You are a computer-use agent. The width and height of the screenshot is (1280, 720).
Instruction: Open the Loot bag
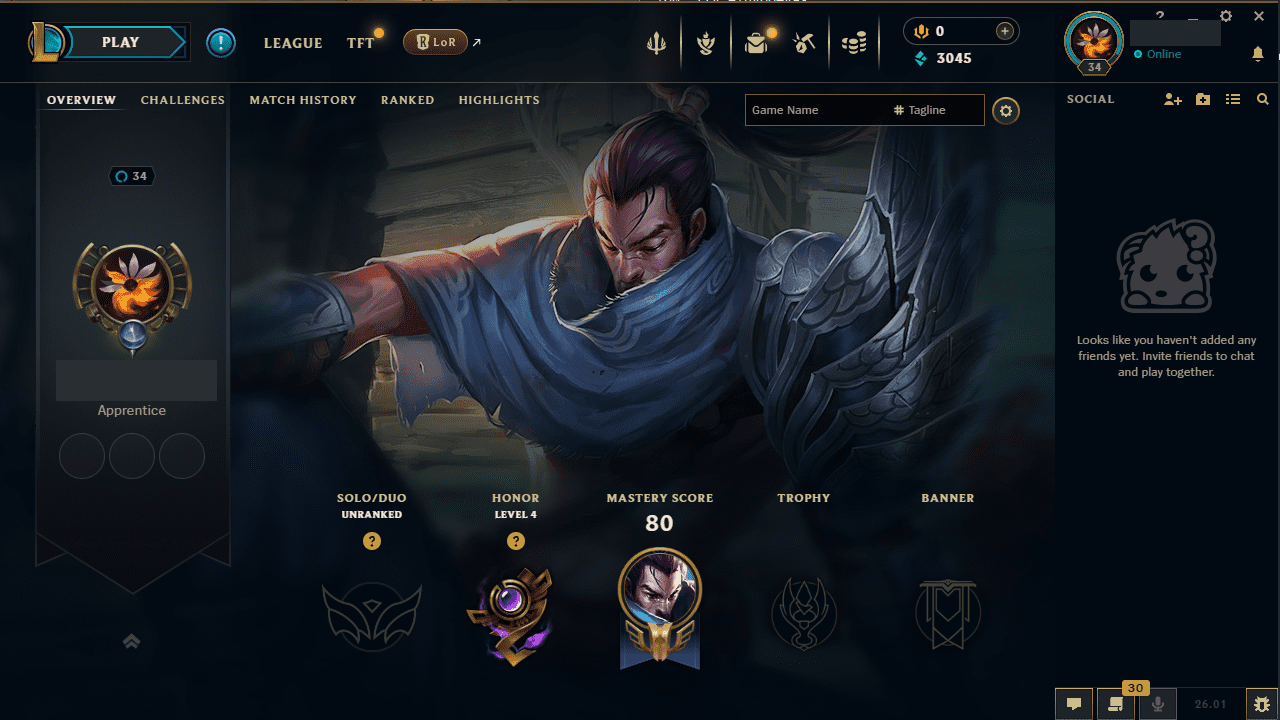click(756, 44)
